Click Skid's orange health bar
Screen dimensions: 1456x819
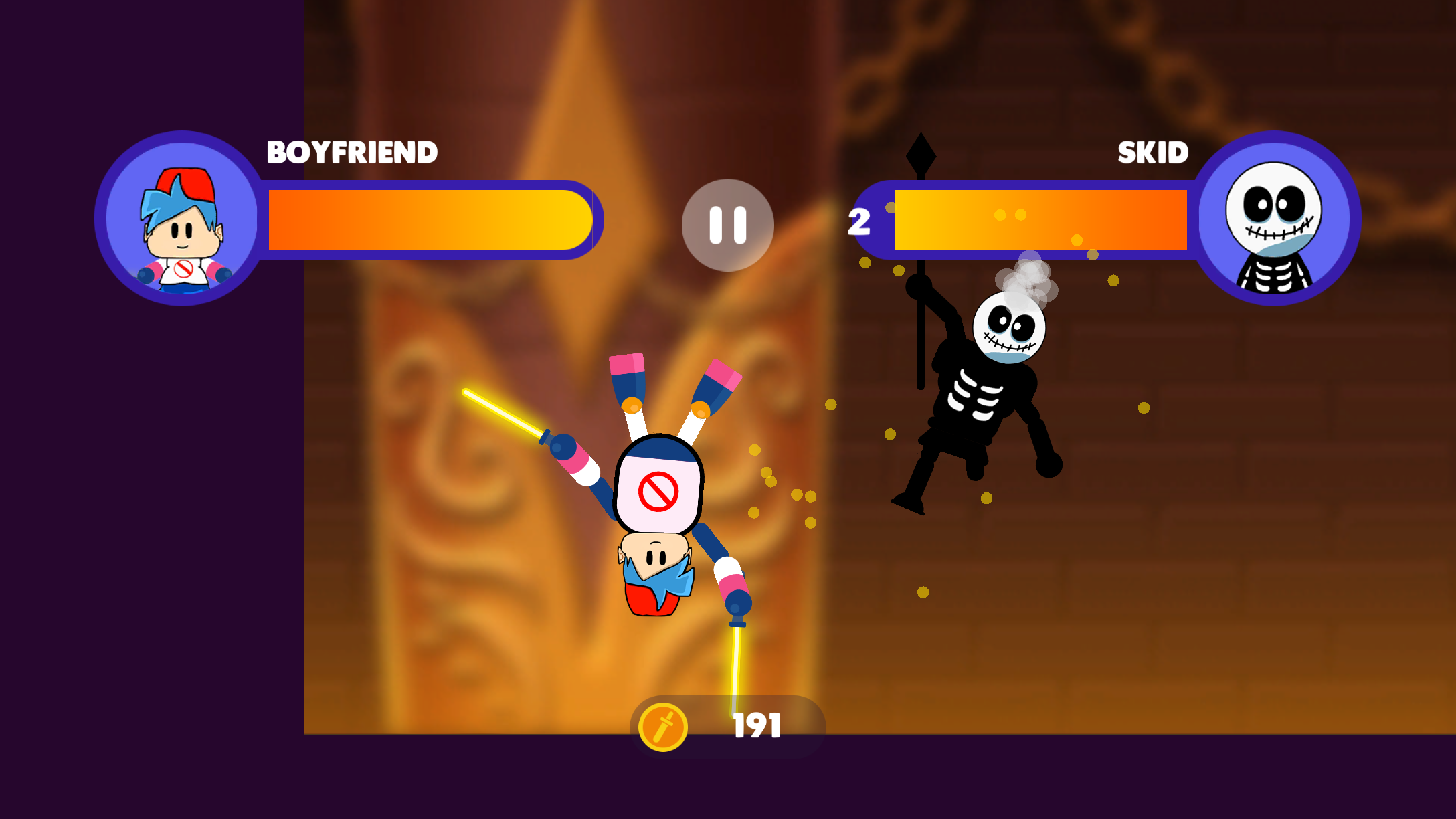pyautogui.click(x=1037, y=221)
